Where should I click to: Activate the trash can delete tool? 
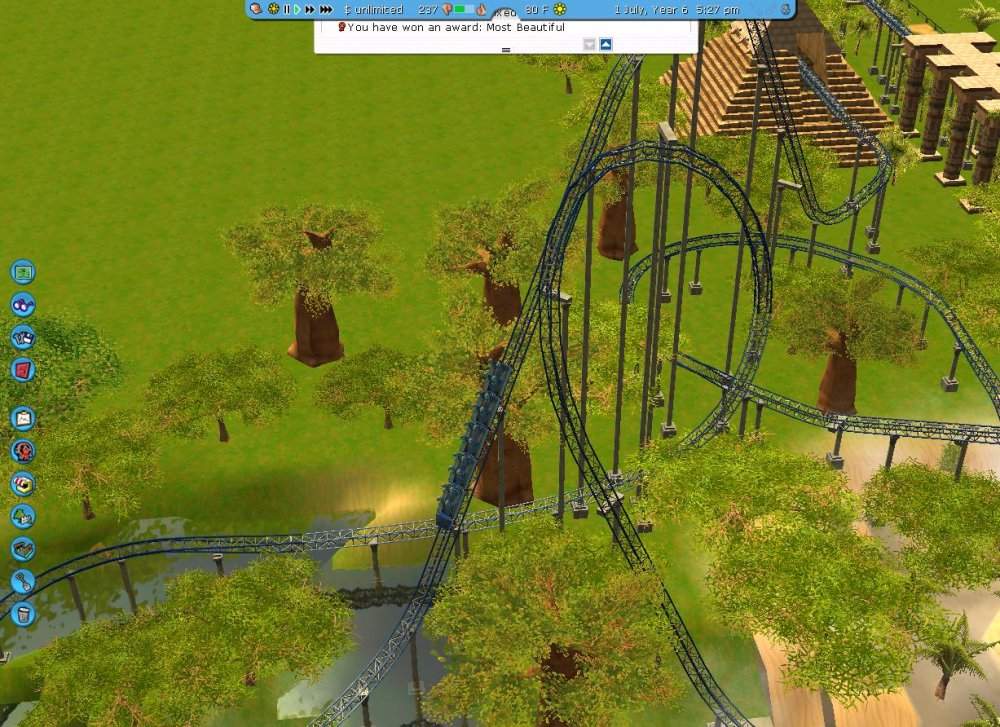pos(23,613)
